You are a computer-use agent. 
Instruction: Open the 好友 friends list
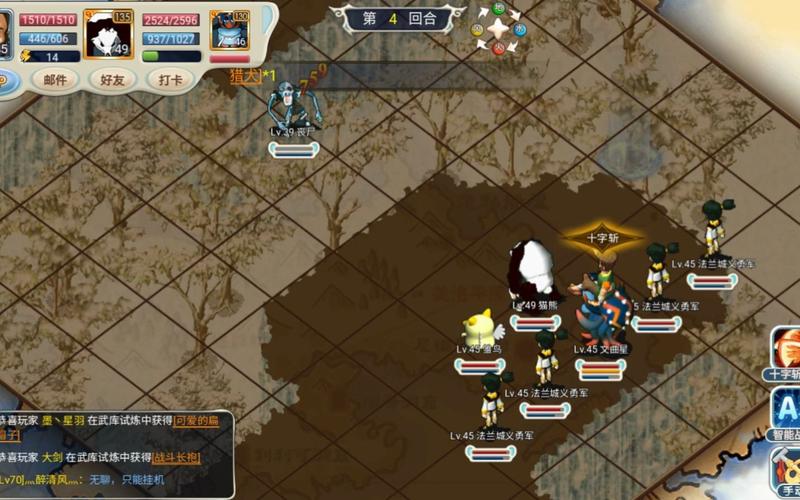coord(111,80)
